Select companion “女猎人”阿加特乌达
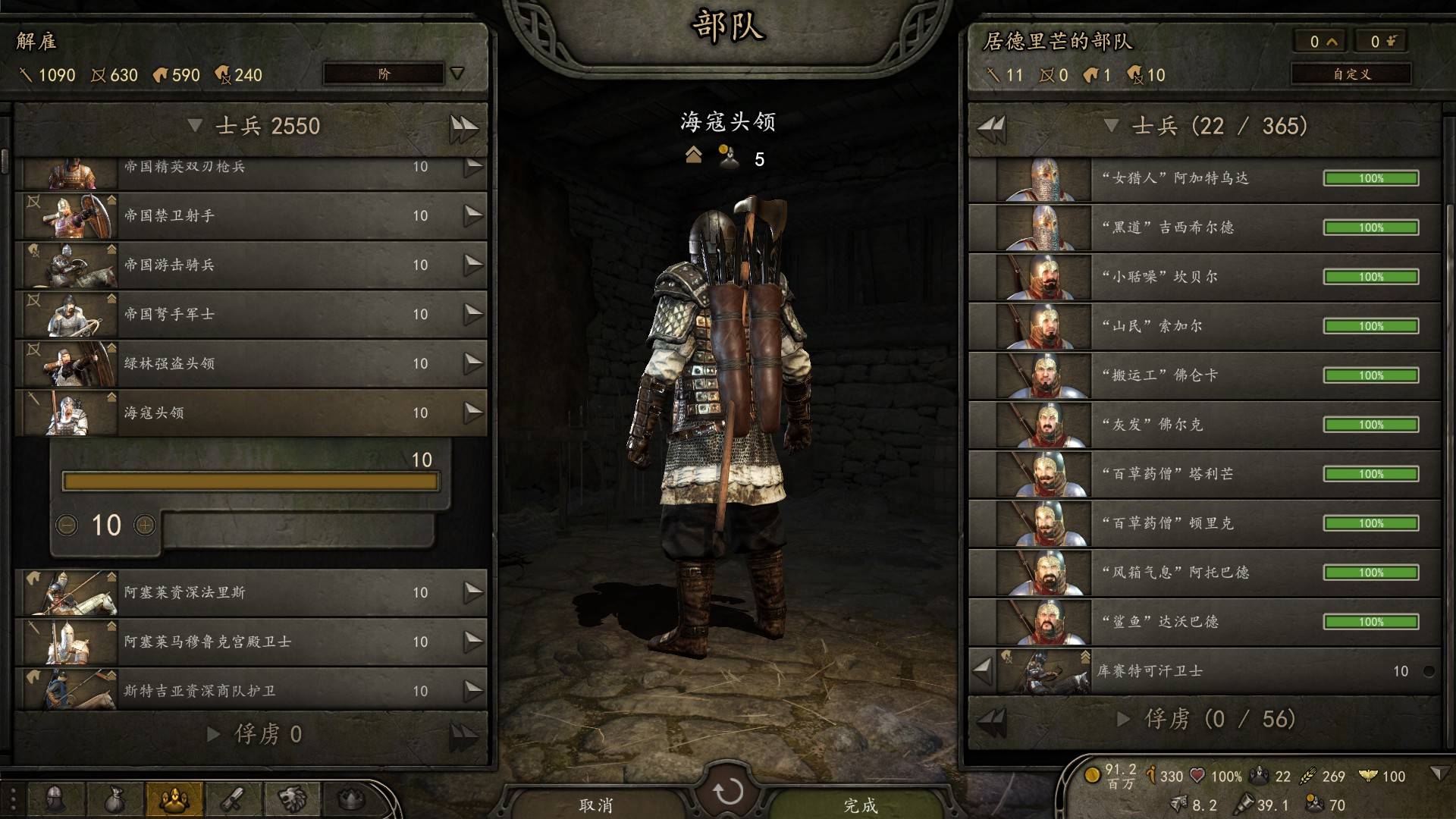The width and height of the screenshot is (1456, 819). tap(1204, 179)
